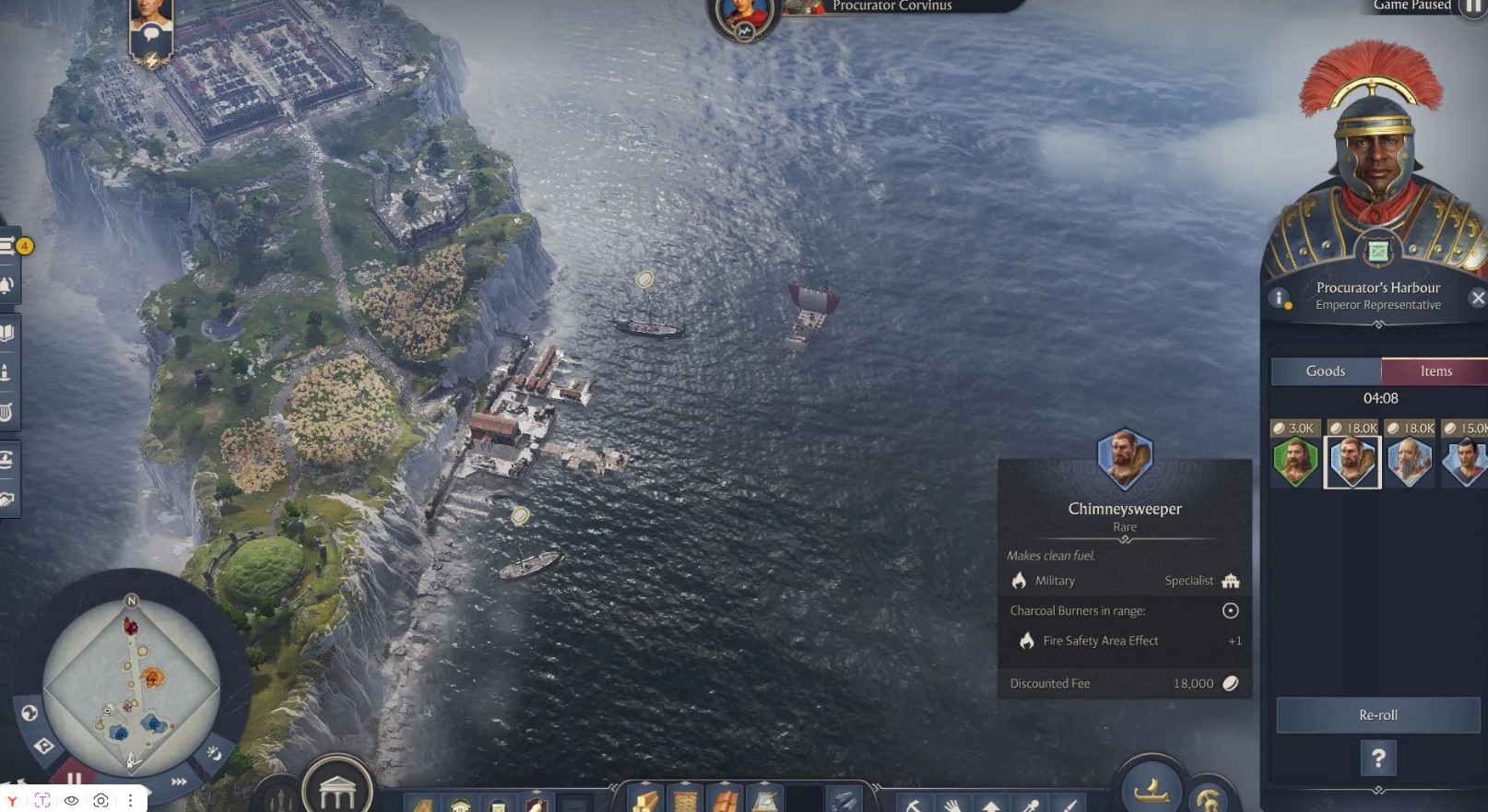Speed up game with triple arrows
The image size is (1488, 812).
tap(179, 781)
